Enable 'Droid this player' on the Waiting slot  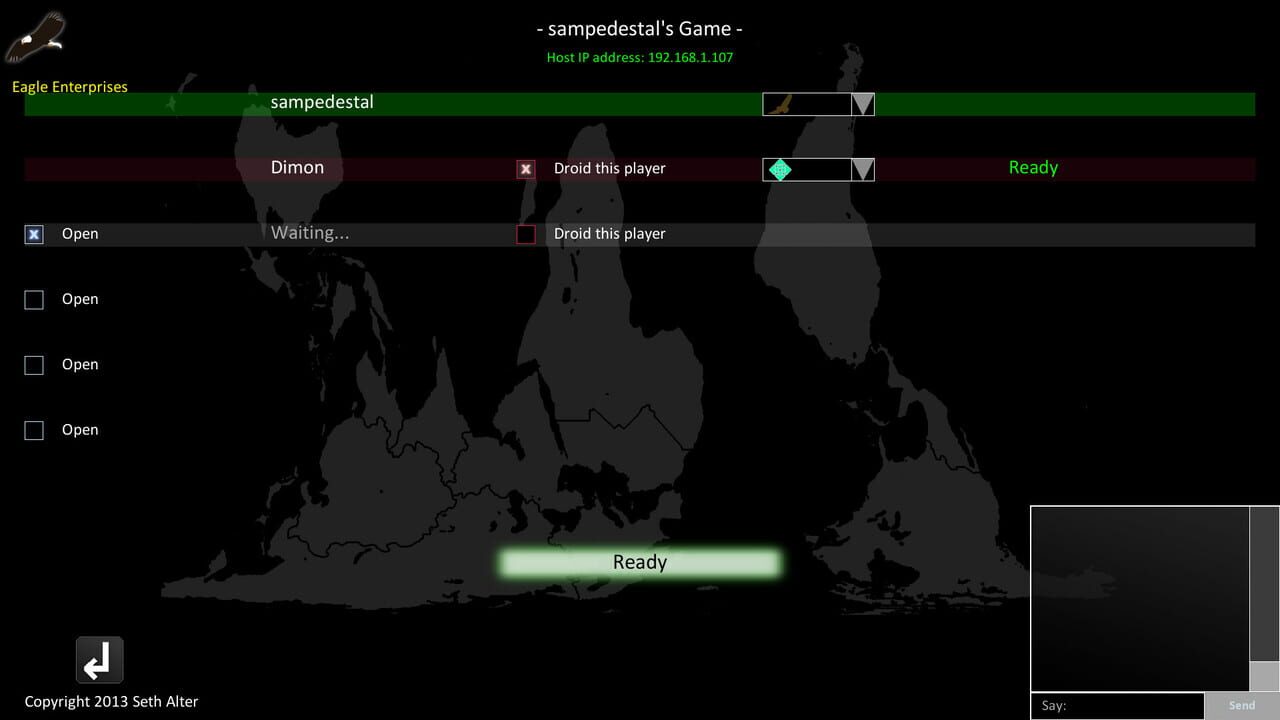pyautogui.click(x=525, y=234)
